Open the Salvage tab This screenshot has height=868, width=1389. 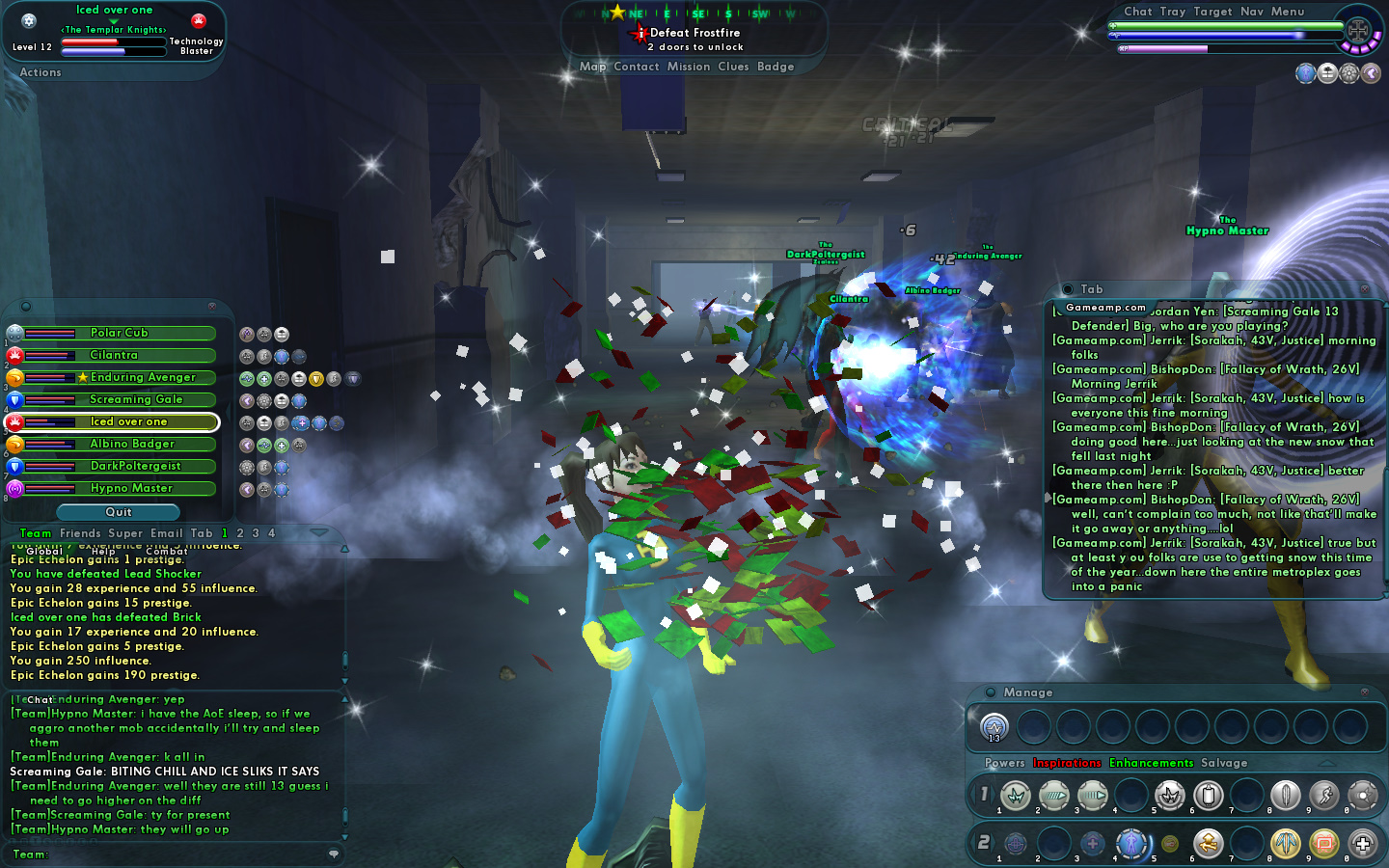point(1224,763)
